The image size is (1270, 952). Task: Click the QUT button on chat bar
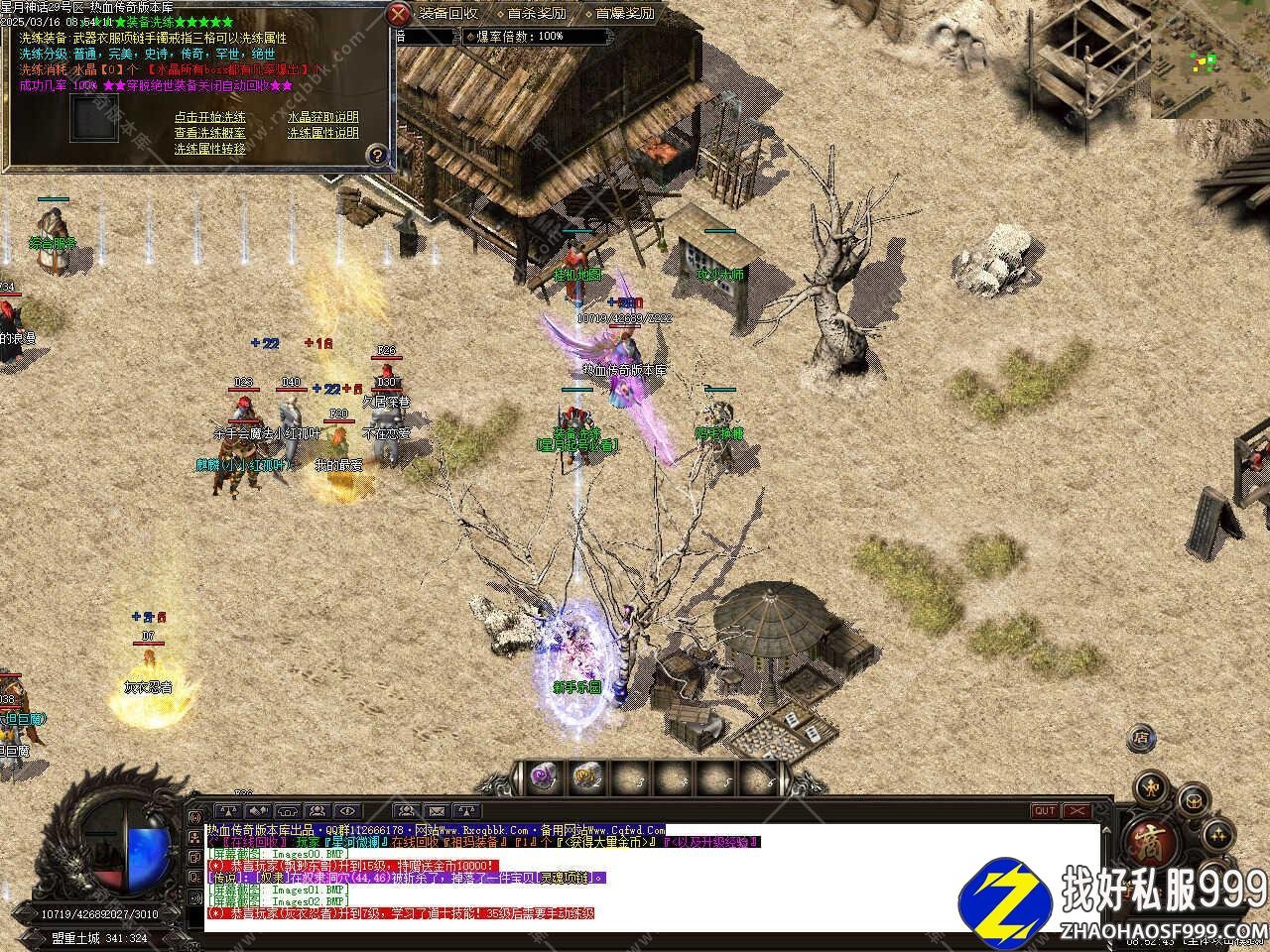[x=1045, y=811]
